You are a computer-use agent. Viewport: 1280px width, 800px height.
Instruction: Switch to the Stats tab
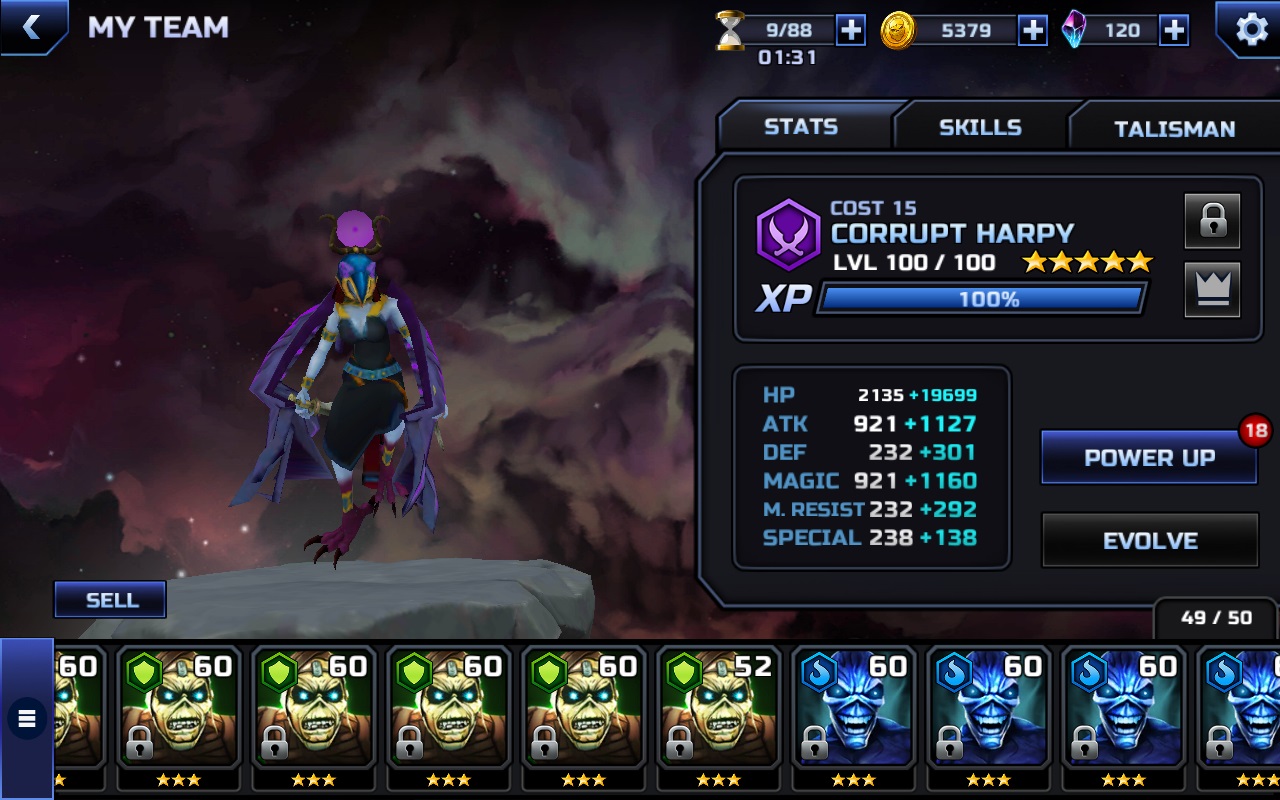click(801, 127)
